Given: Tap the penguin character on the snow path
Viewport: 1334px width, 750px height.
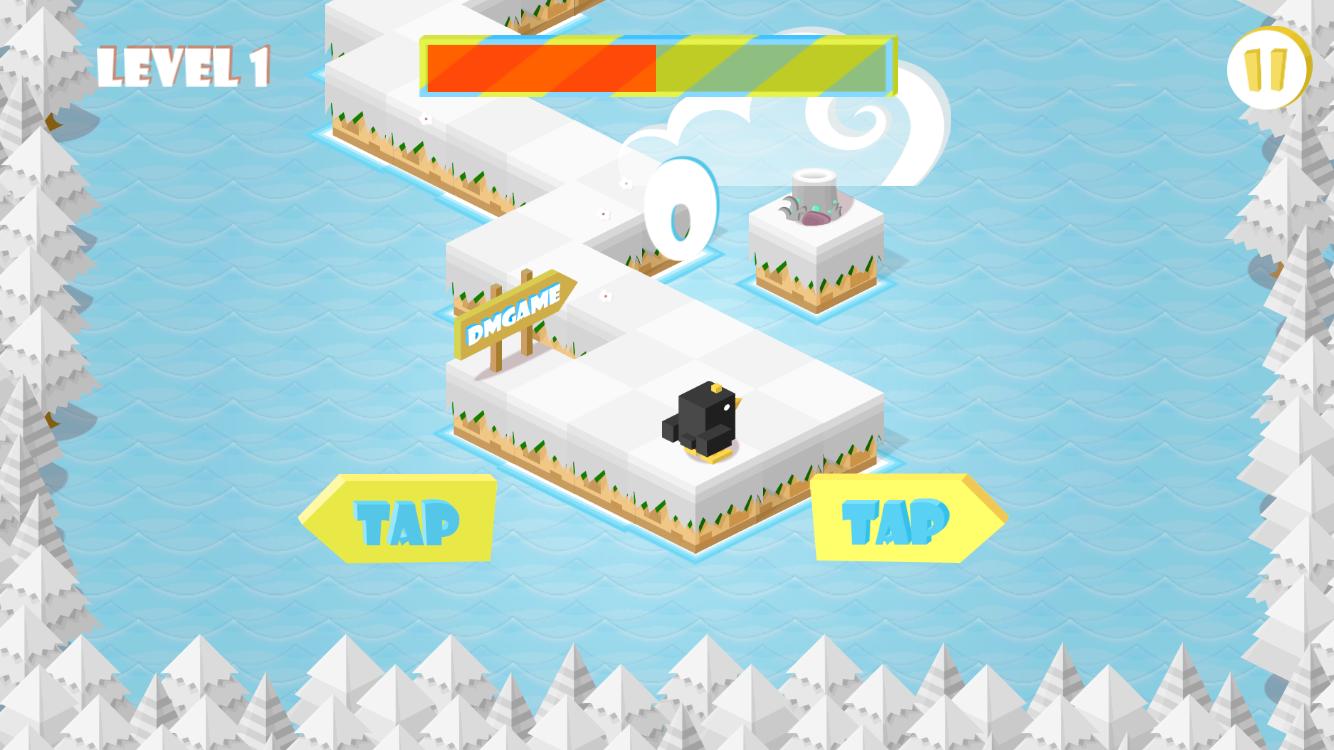Looking at the screenshot, I should tap(706, 420).
